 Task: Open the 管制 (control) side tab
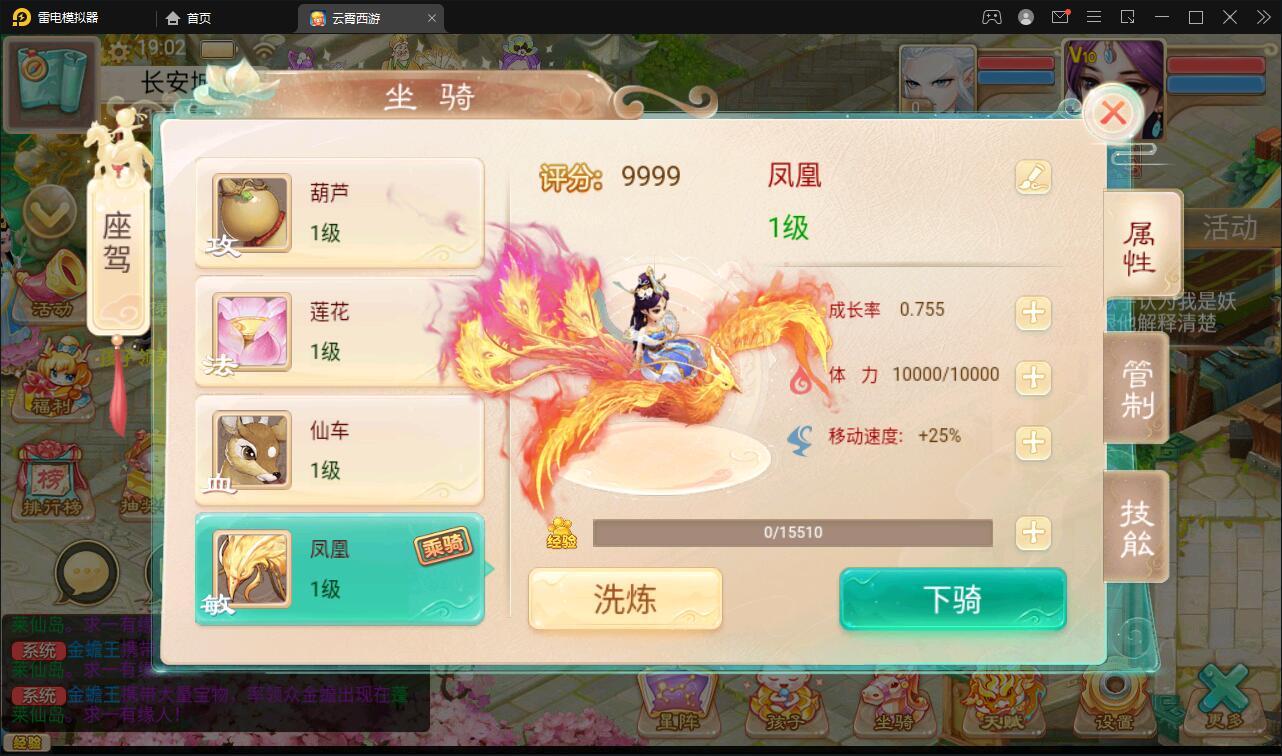[1137, 388]
